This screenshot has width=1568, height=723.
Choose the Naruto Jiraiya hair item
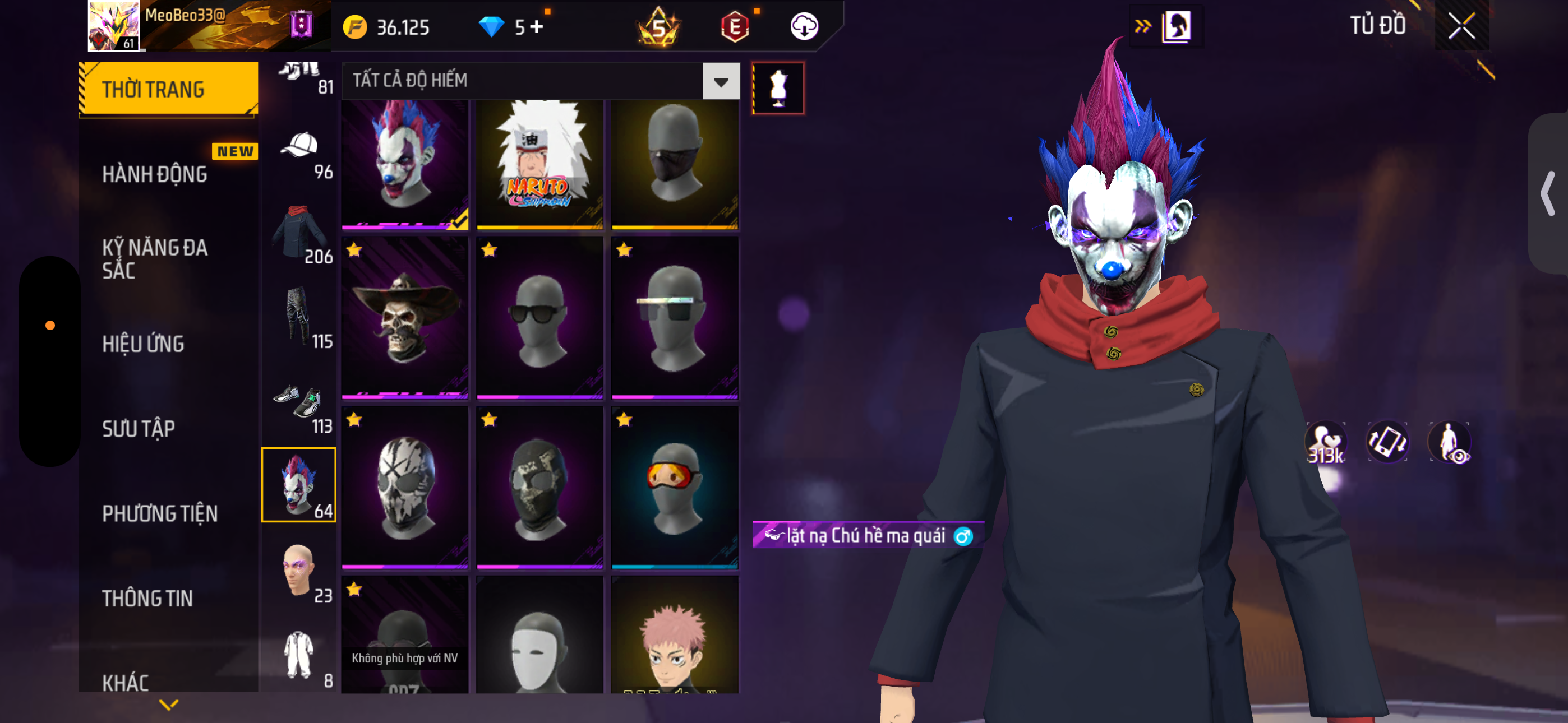coord(539,164)
